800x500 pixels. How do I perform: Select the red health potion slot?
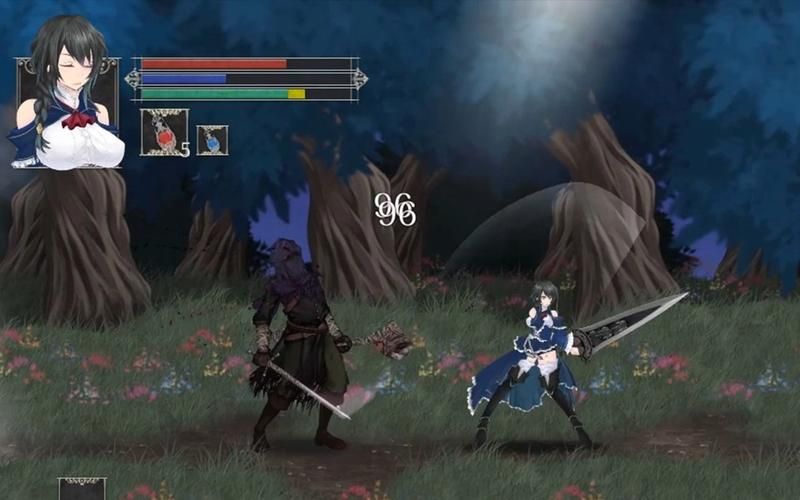point(164,132)
